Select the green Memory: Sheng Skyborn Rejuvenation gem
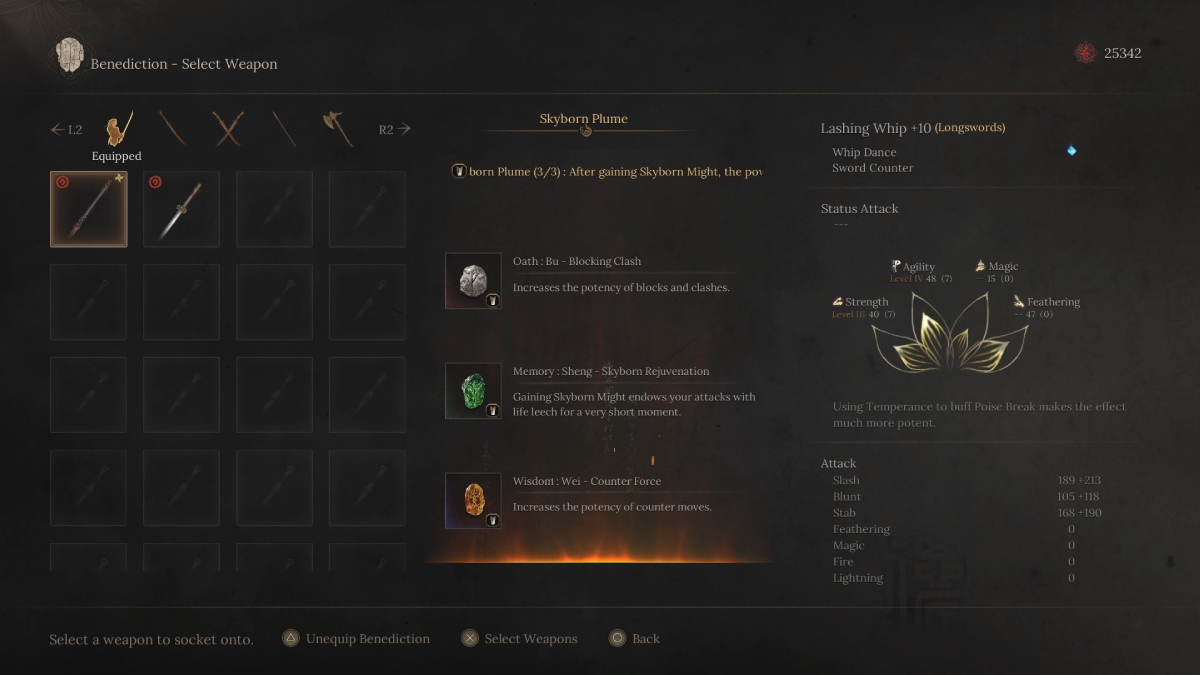The width and height of the screenshot is (1200, 675). [473, 391]
